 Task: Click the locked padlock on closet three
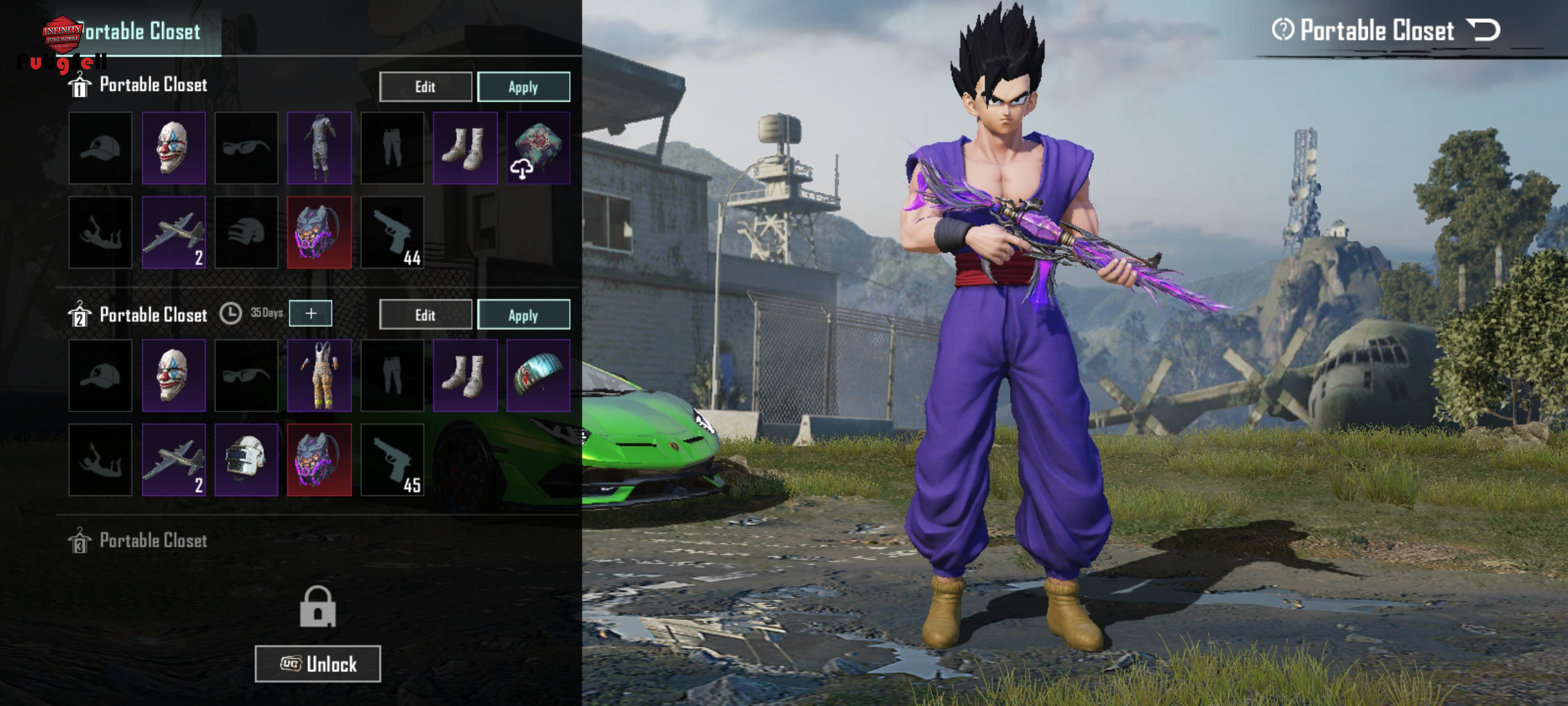[318, 608]
